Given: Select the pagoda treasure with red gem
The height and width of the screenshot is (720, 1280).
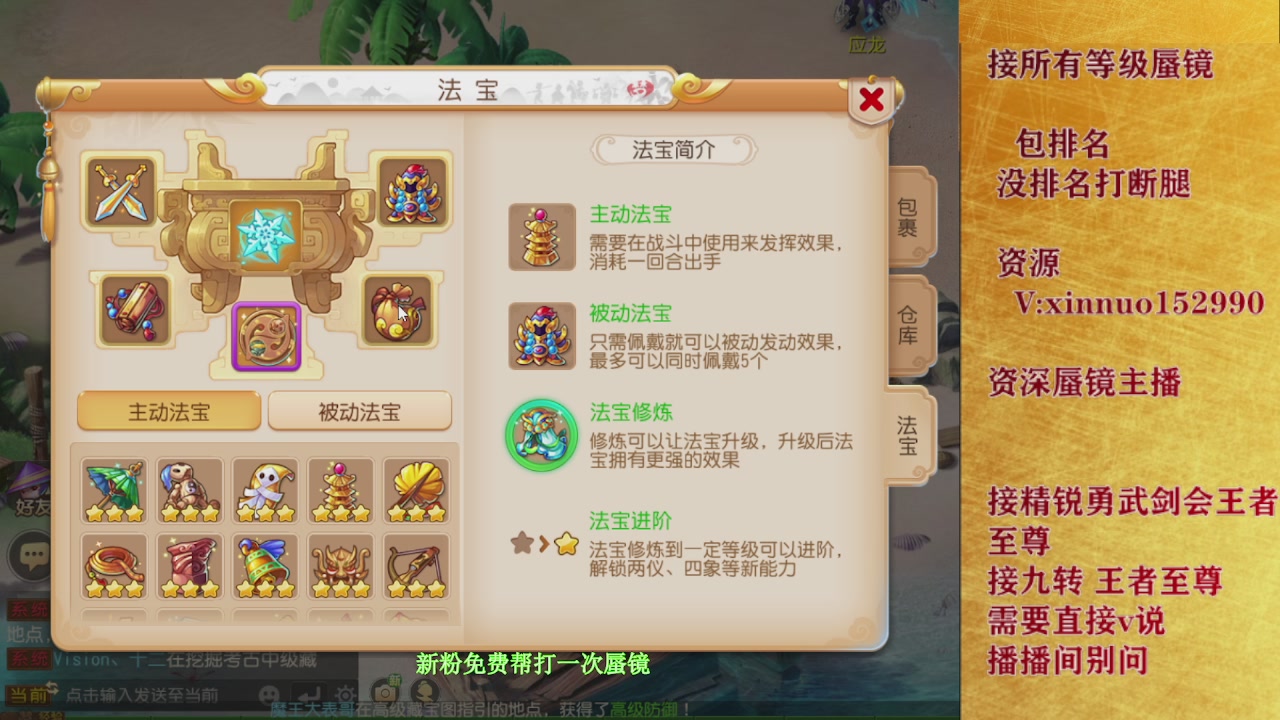Looking at the screenshot, I should (x=341, y=488).
